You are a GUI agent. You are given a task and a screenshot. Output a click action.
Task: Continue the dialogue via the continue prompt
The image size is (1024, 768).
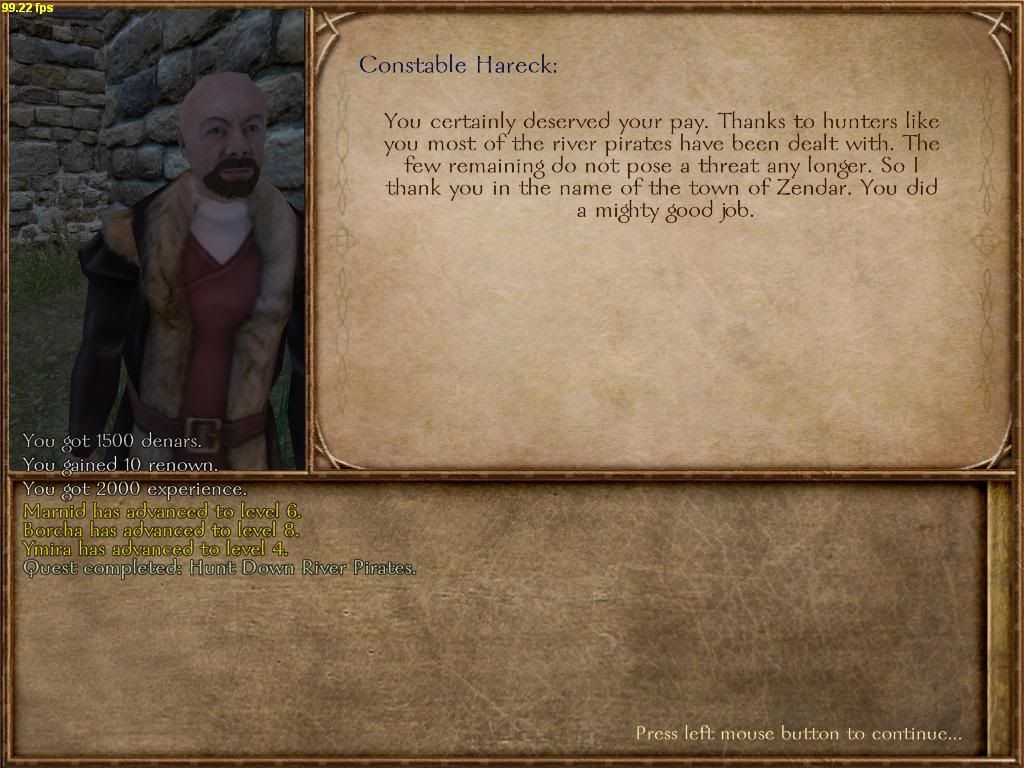(x=798, y=734)
